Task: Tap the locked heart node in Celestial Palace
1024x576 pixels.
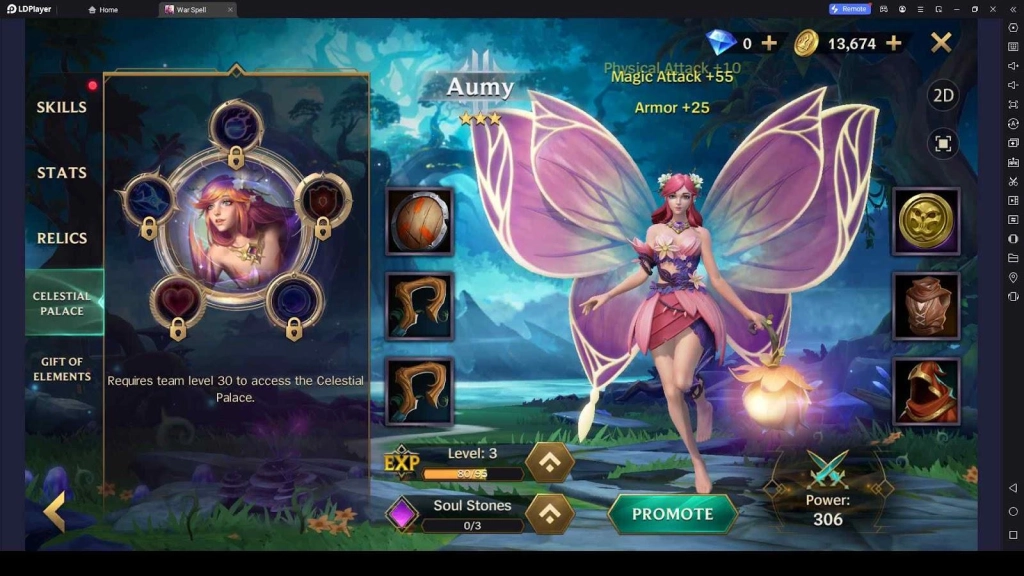Action: pos(177,301)
